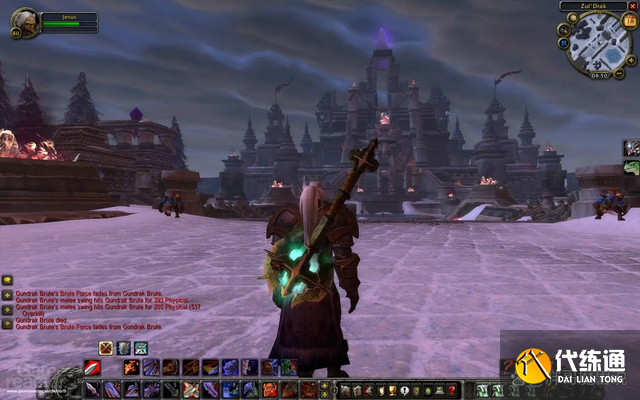Switch to the crossed swords stance button
This screenshot has width=640, height=400.
[x=105, y=348]
